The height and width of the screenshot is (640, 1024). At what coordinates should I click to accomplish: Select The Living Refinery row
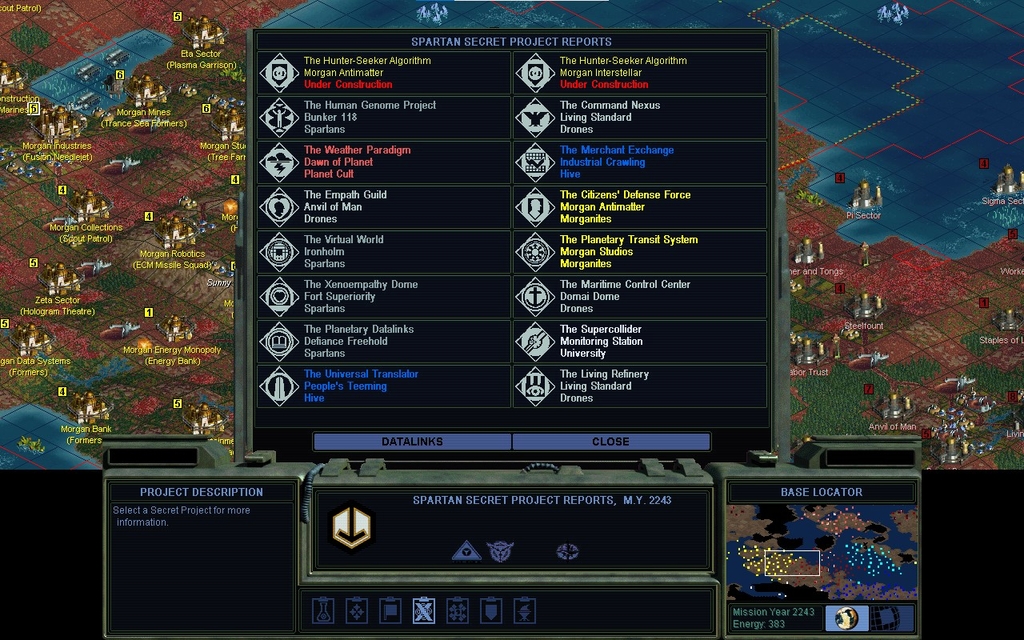(x=640, y=386)
